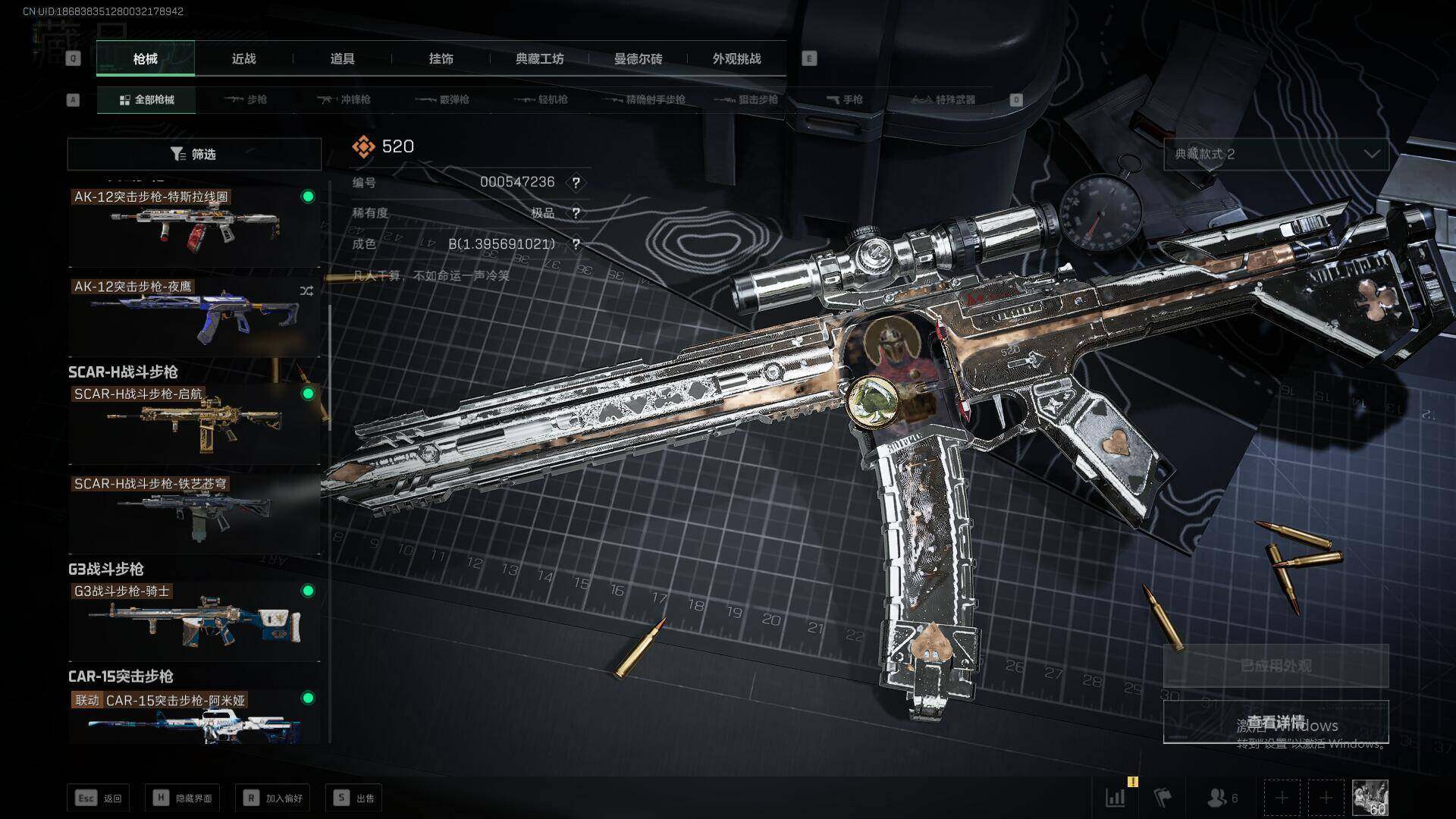Open the 曼德尔砖 tab
This screenshot has height=819, width=1456.
(x=638, y=58)
